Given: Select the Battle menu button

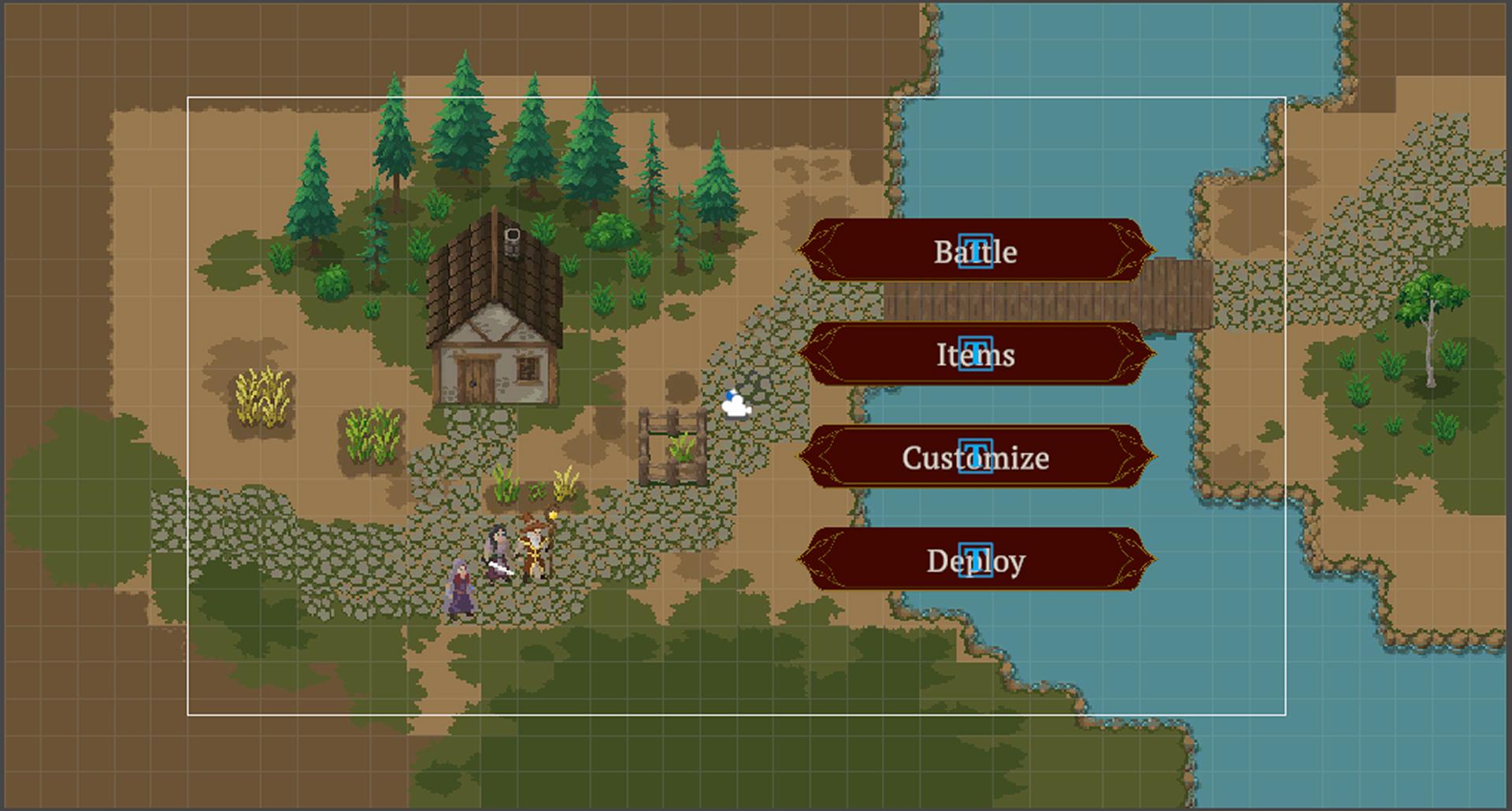Looking at the screenshot, I should (x=976, y=250).
